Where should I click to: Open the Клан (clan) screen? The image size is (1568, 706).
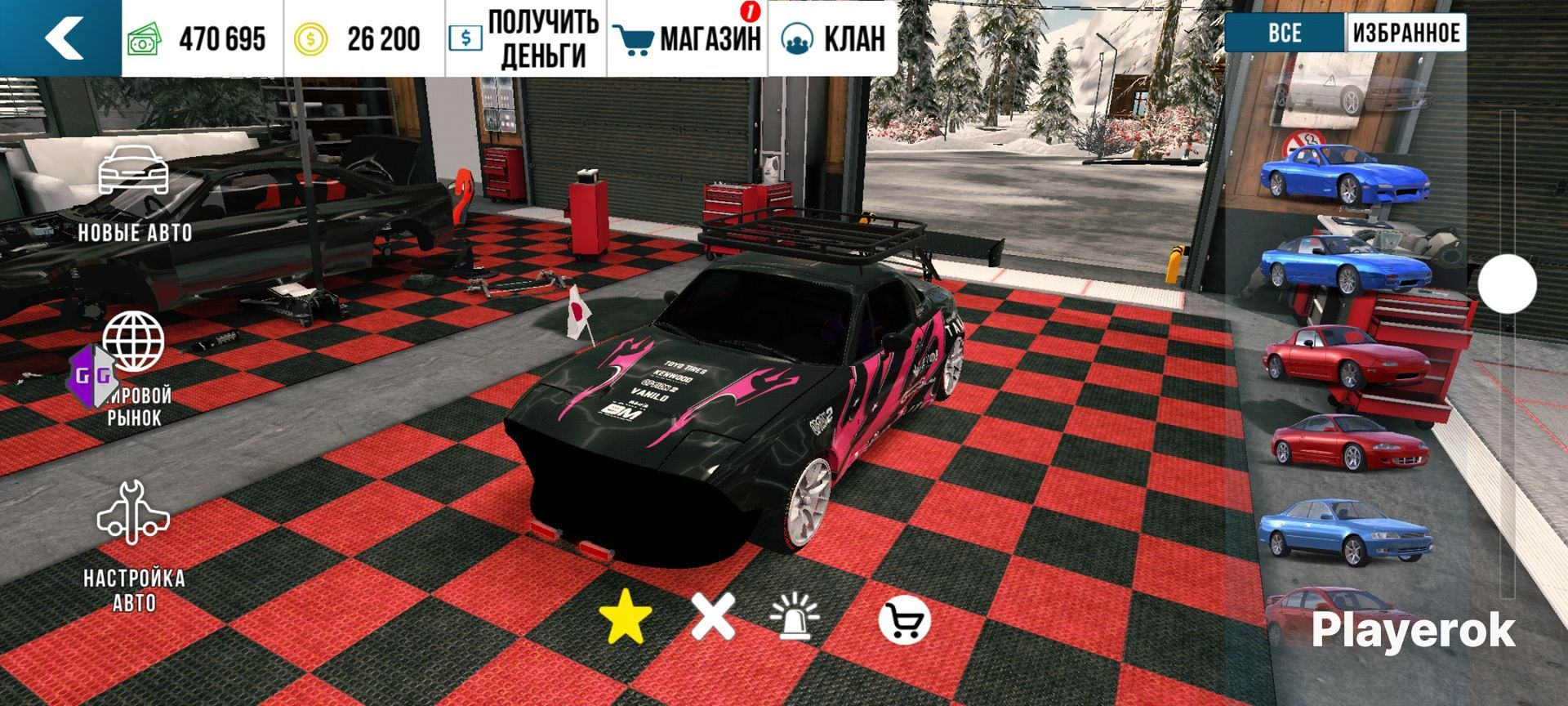click(x=833, y=38)
